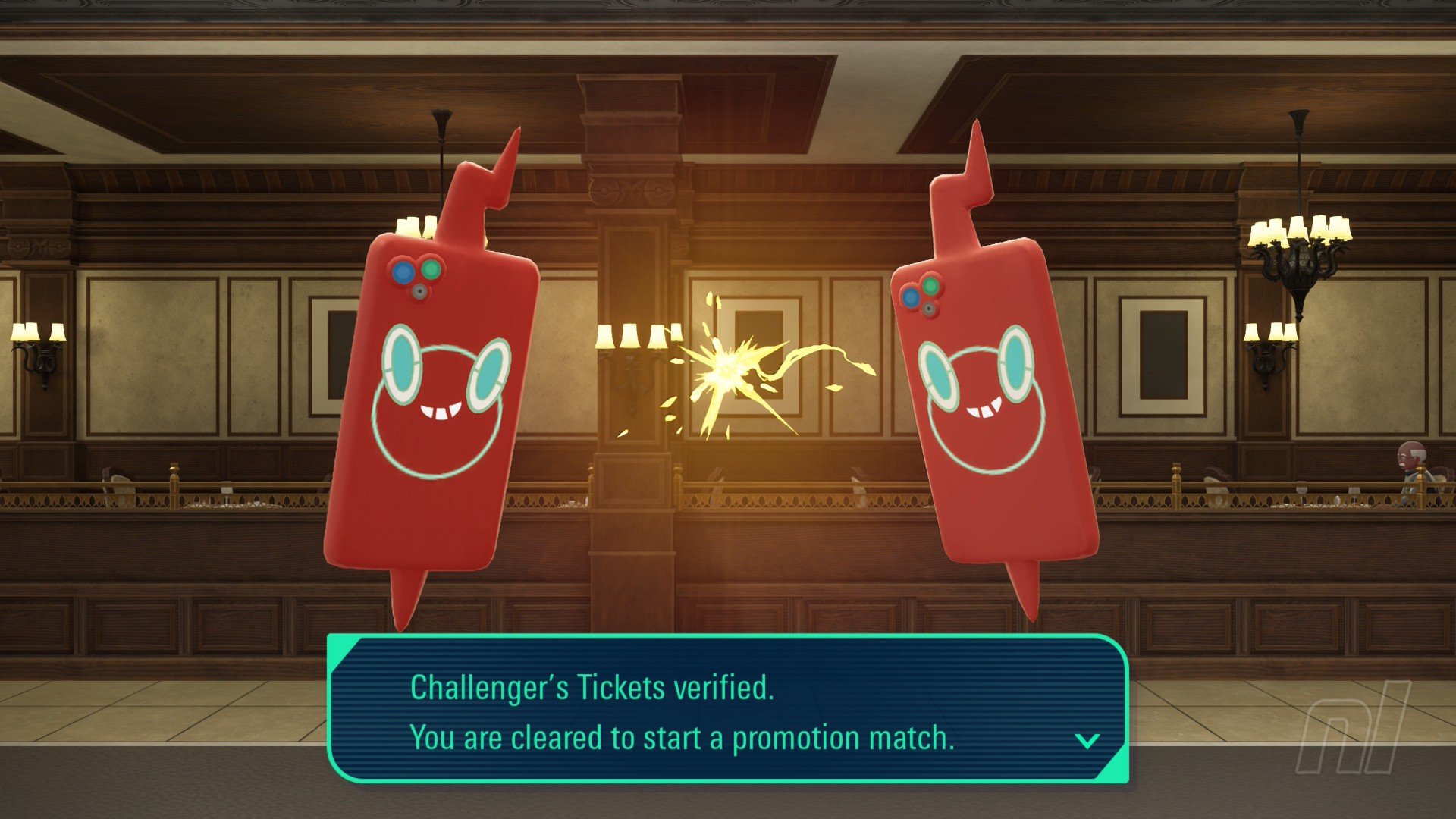Click the Challenger's Tickets verified dialogue box
Viewport: 1456px width, 819px height.
click(x=728, y=710)
